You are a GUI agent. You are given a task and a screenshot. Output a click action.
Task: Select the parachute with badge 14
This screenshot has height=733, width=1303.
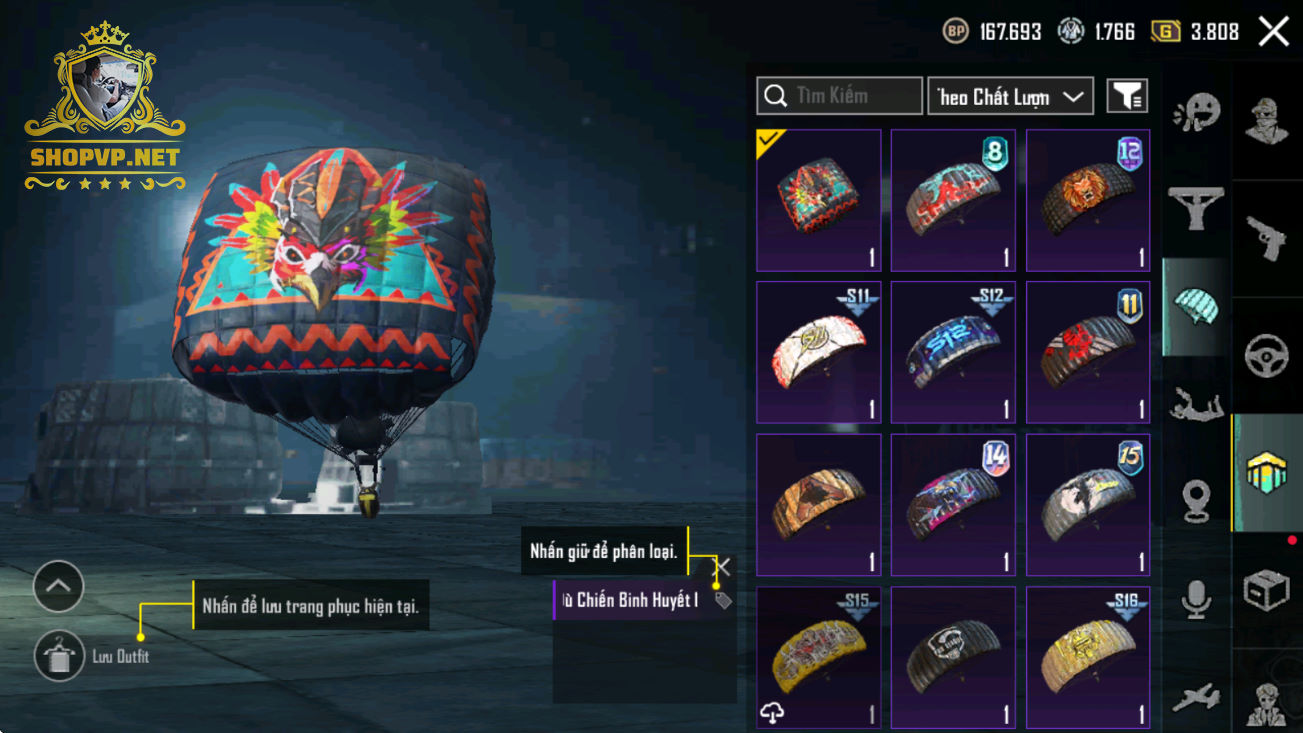(953, 504)
